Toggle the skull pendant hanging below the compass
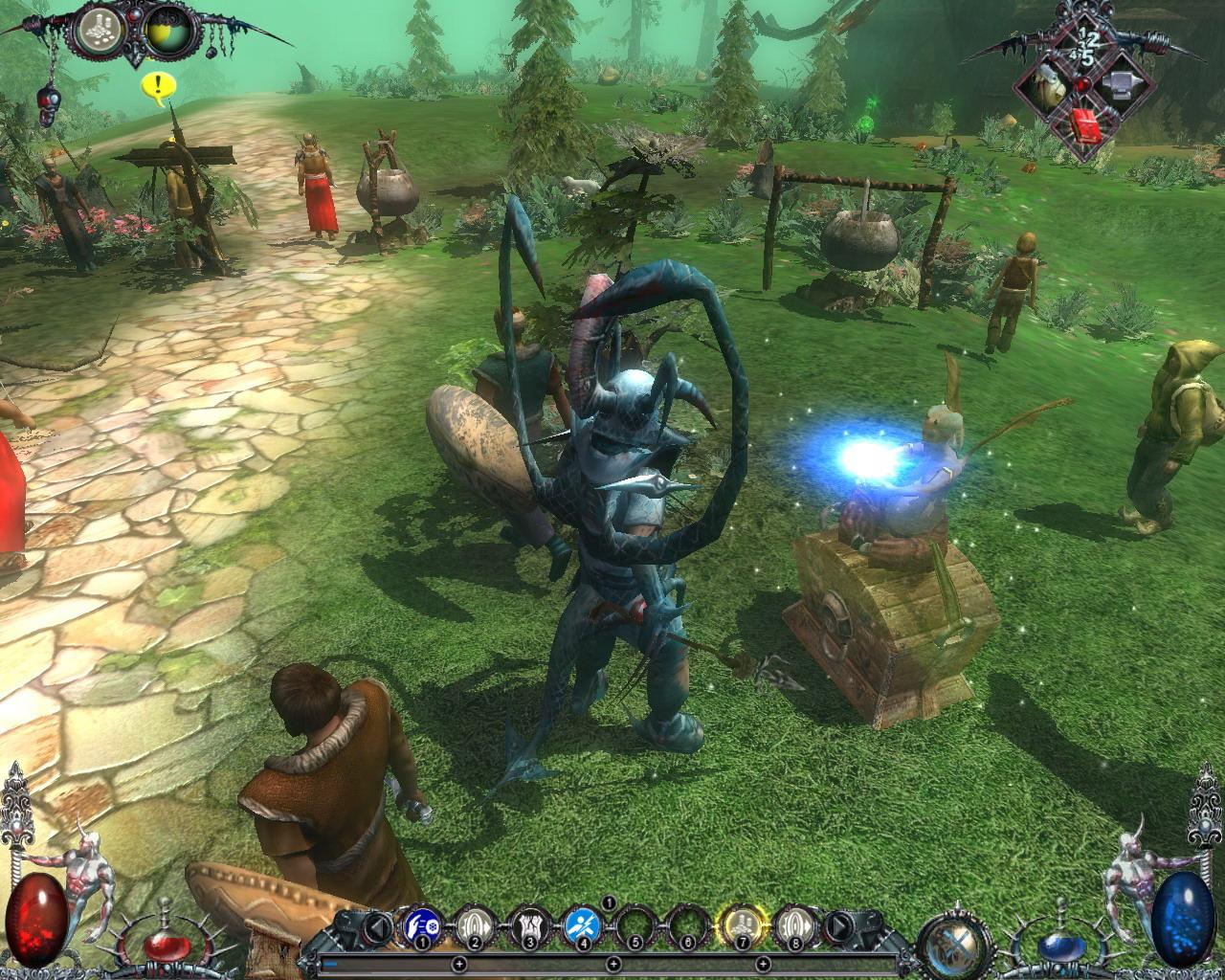This screenshot has height=980, width=1225. pyautogui.click(x=48, y=103)
